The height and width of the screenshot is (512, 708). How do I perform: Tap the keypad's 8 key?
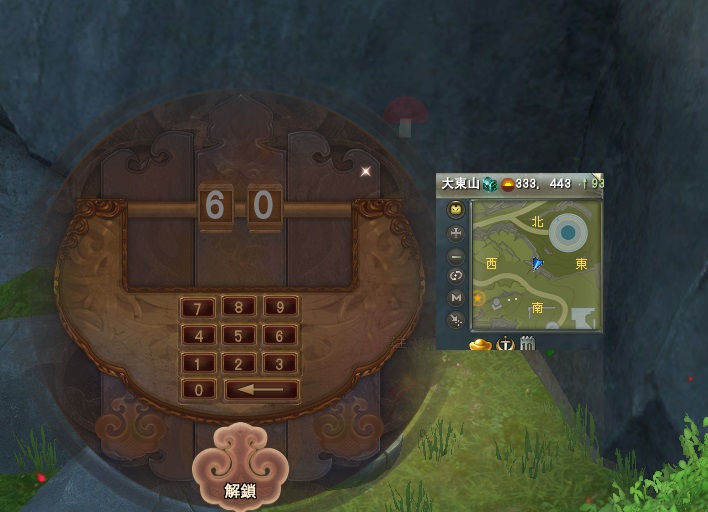pos(239,308)
